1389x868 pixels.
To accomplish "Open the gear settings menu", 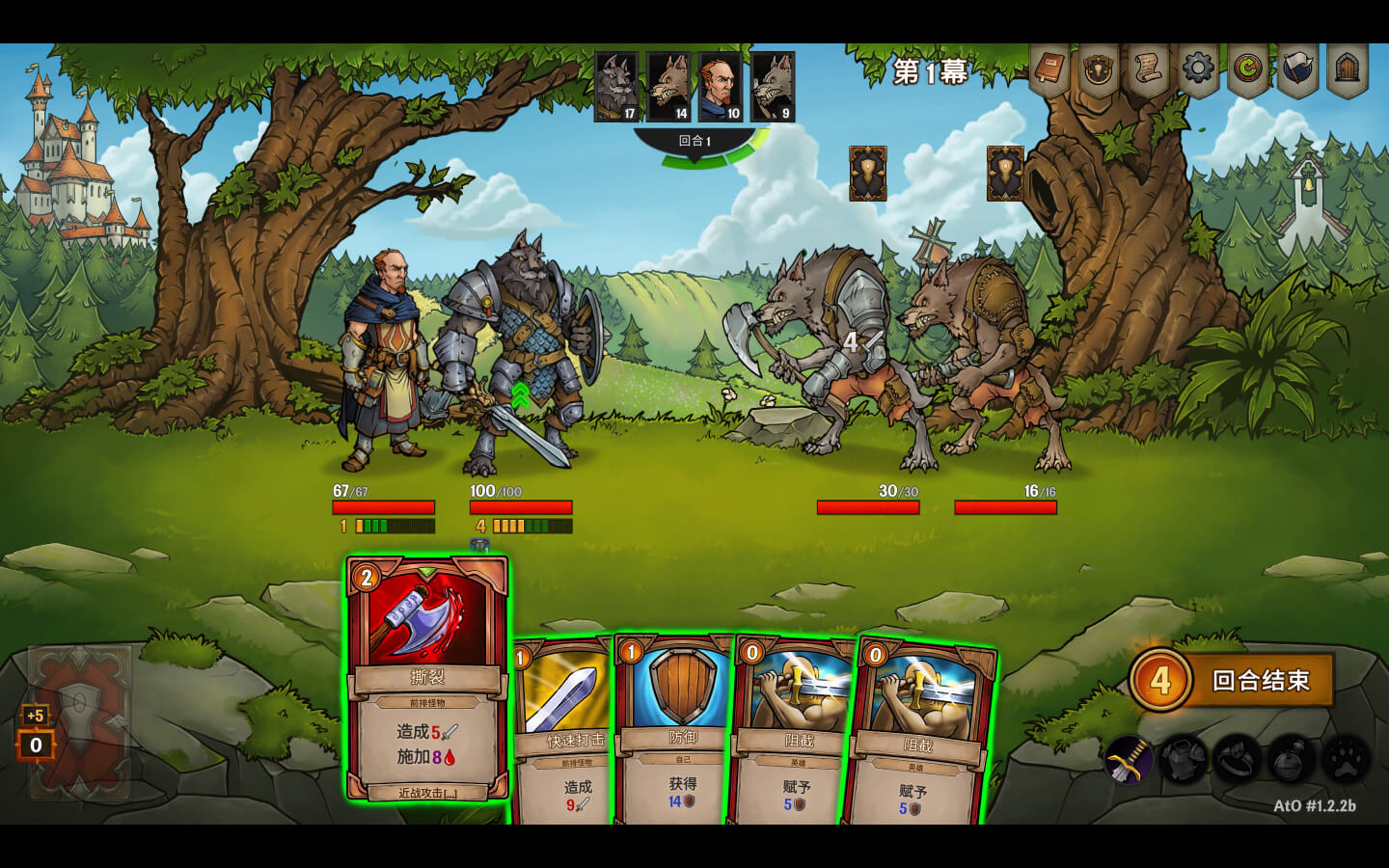I will [1198, 68].
